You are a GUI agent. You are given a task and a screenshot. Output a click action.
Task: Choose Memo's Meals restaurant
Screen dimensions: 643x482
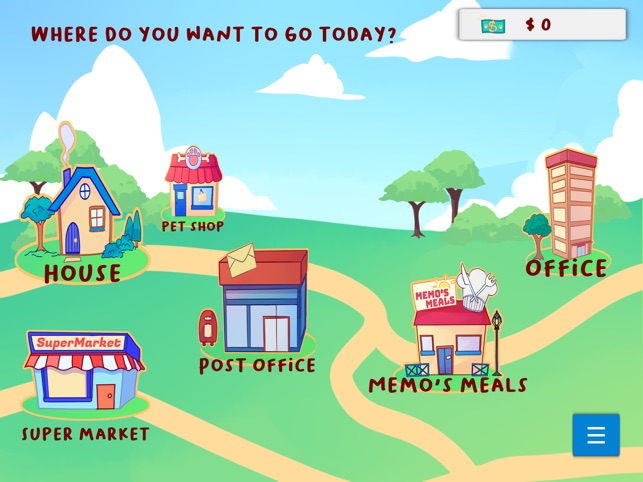click(452, 332)
